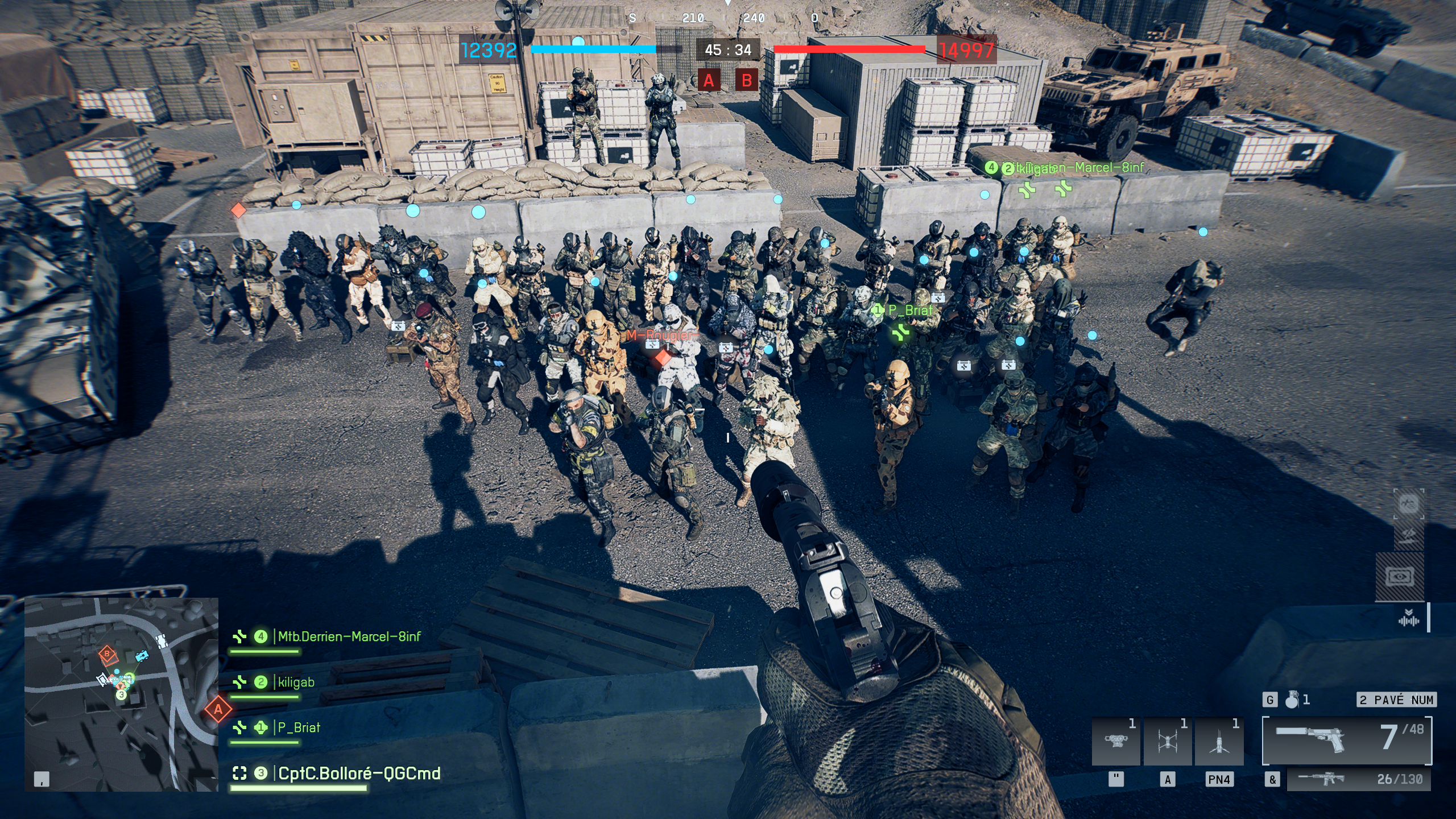Select squad member P_Briat in squad list
This screenshot has height=819, width=1456.
pyautogui.click(x=298, y=727)
